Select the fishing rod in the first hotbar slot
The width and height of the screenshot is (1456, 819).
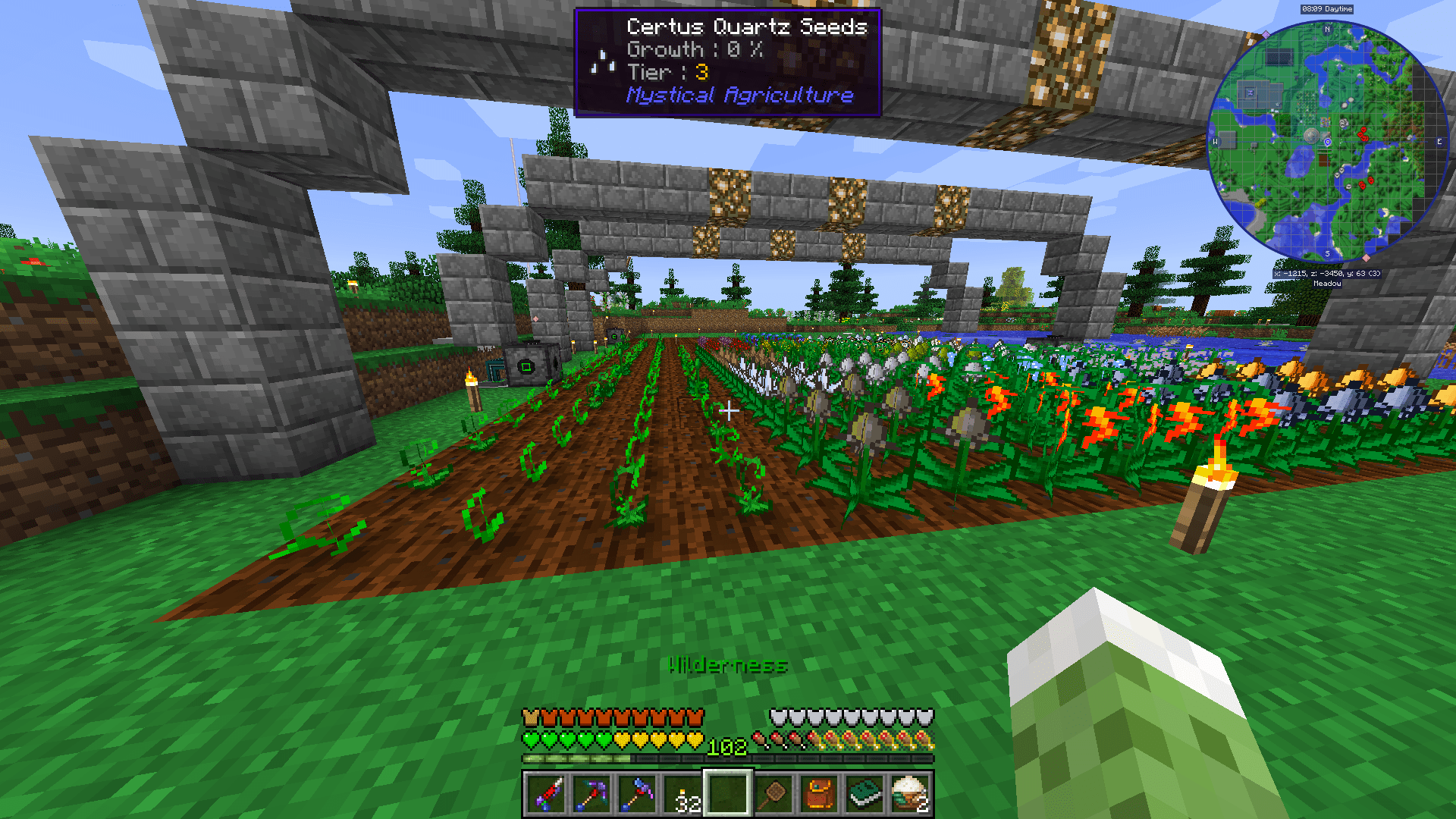(548, 797)
